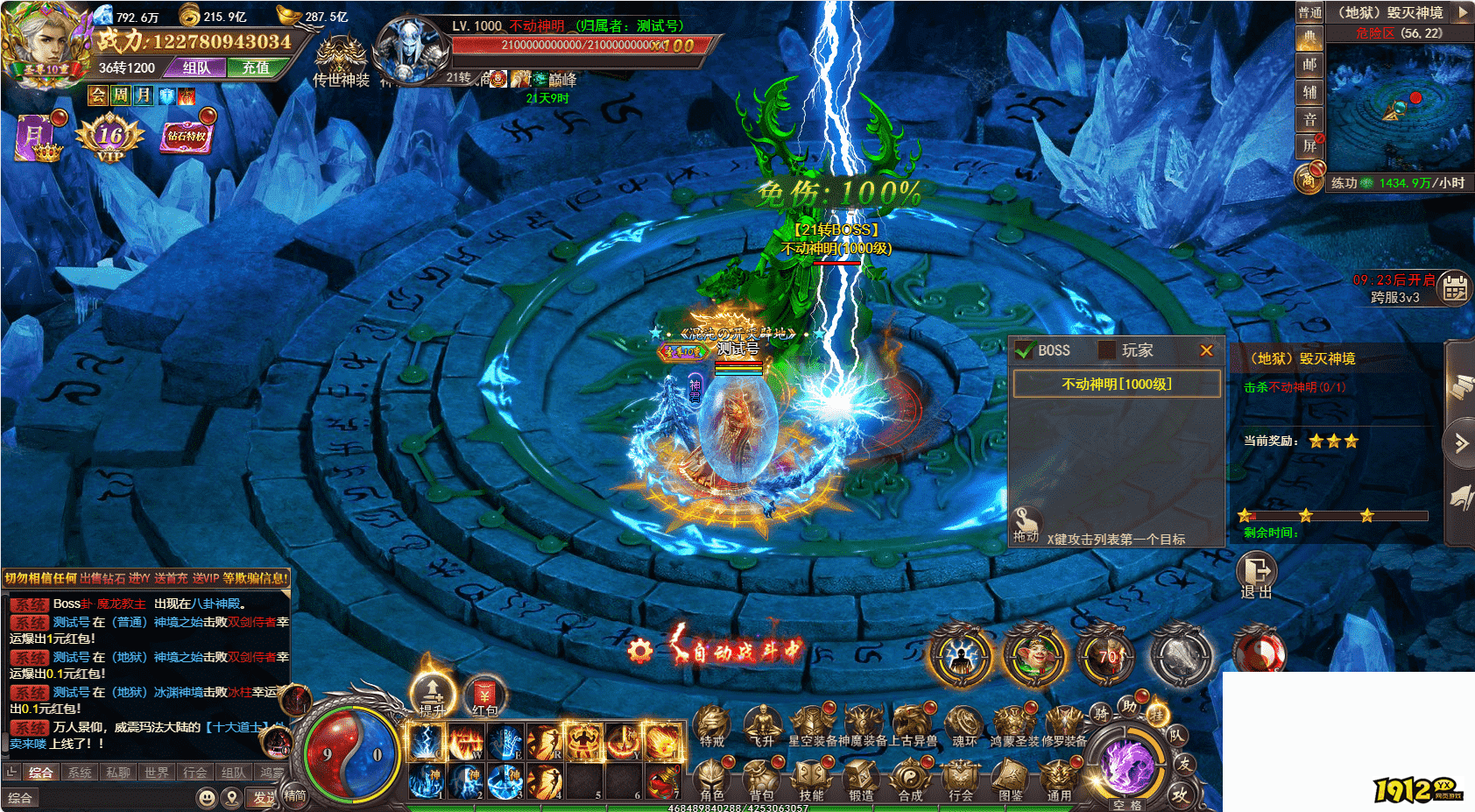Open the 锻造 forging menu
This screenshot has width=1475, height=812.
click(861, 778)
